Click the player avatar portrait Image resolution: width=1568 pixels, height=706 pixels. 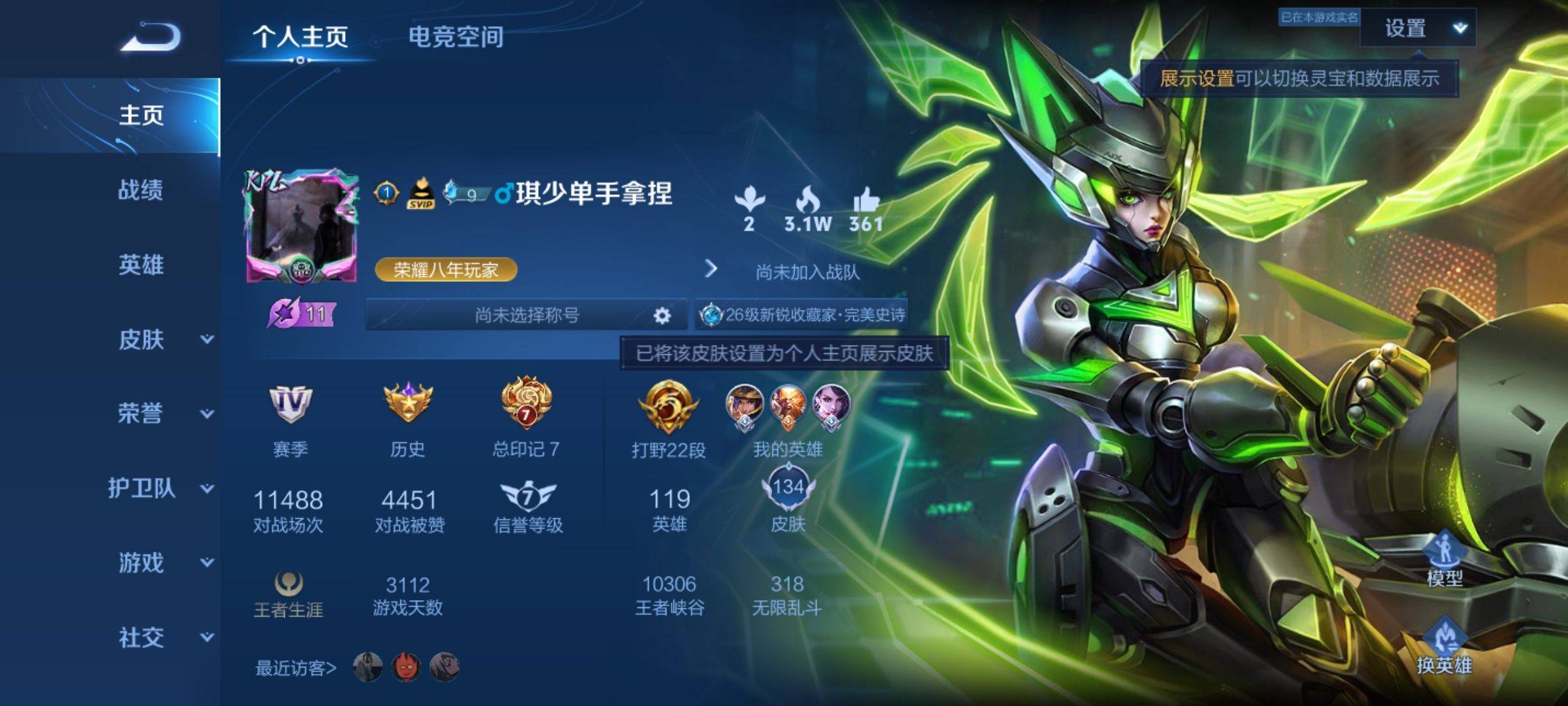click(302, 227)
